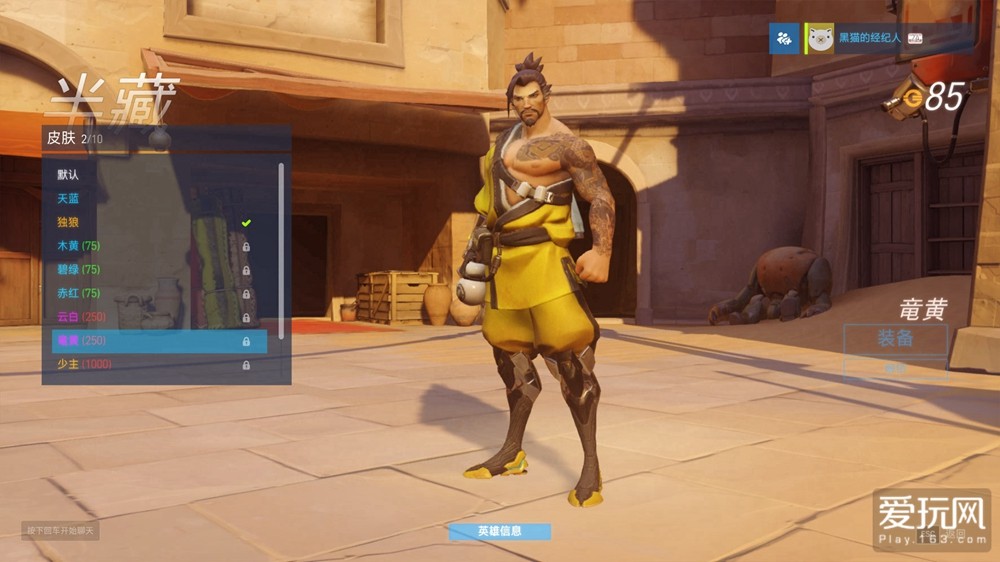Open the social group icon button
Image resolution: width=1000 pixels, height=562 pixels.
784,39
